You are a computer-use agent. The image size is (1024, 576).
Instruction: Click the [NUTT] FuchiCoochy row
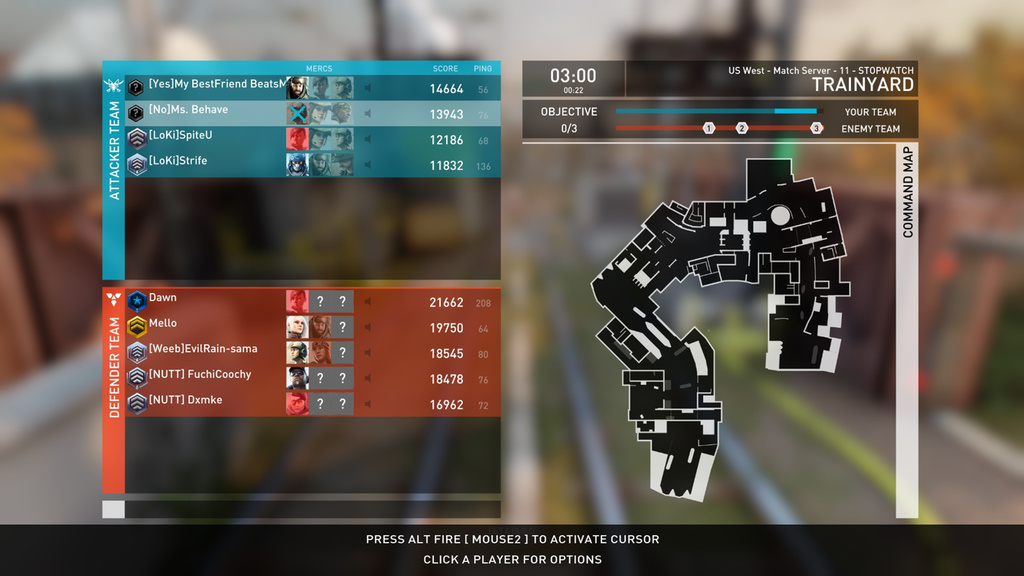click(x=200, y=375)
